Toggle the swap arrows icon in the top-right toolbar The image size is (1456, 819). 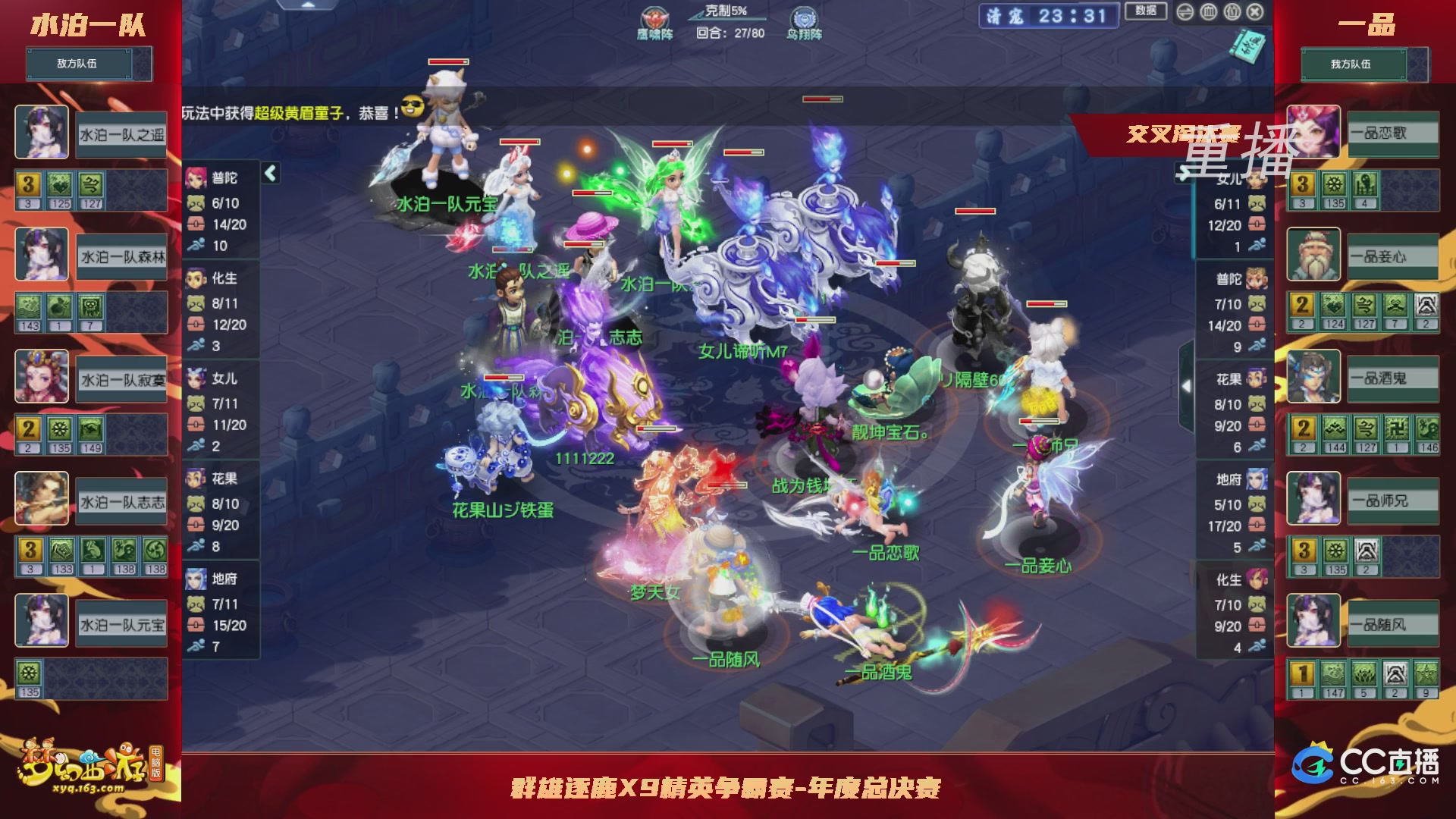(x=1185, y=12)
